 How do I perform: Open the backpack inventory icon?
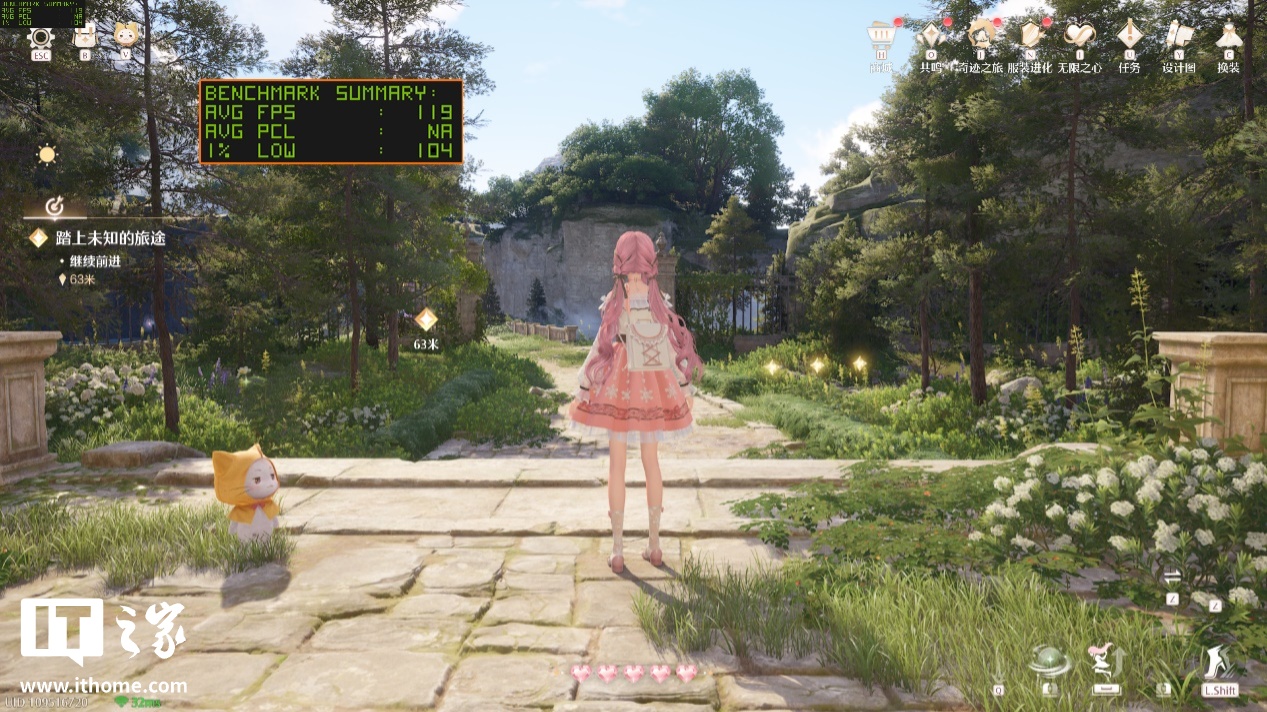coord(84,38)
